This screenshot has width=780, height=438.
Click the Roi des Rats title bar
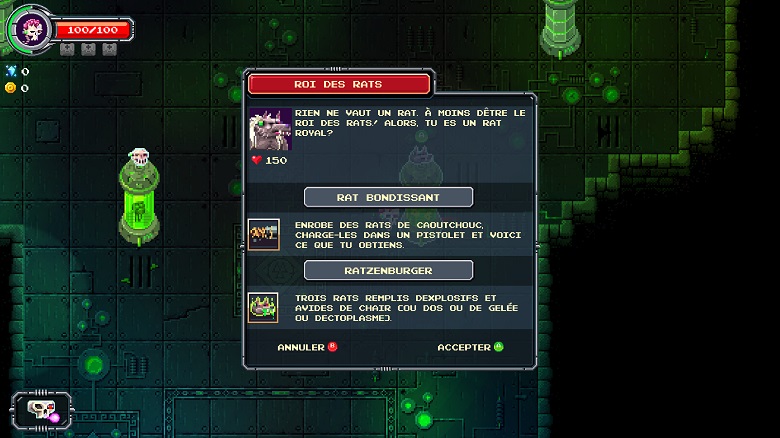[x=339, y=84]
